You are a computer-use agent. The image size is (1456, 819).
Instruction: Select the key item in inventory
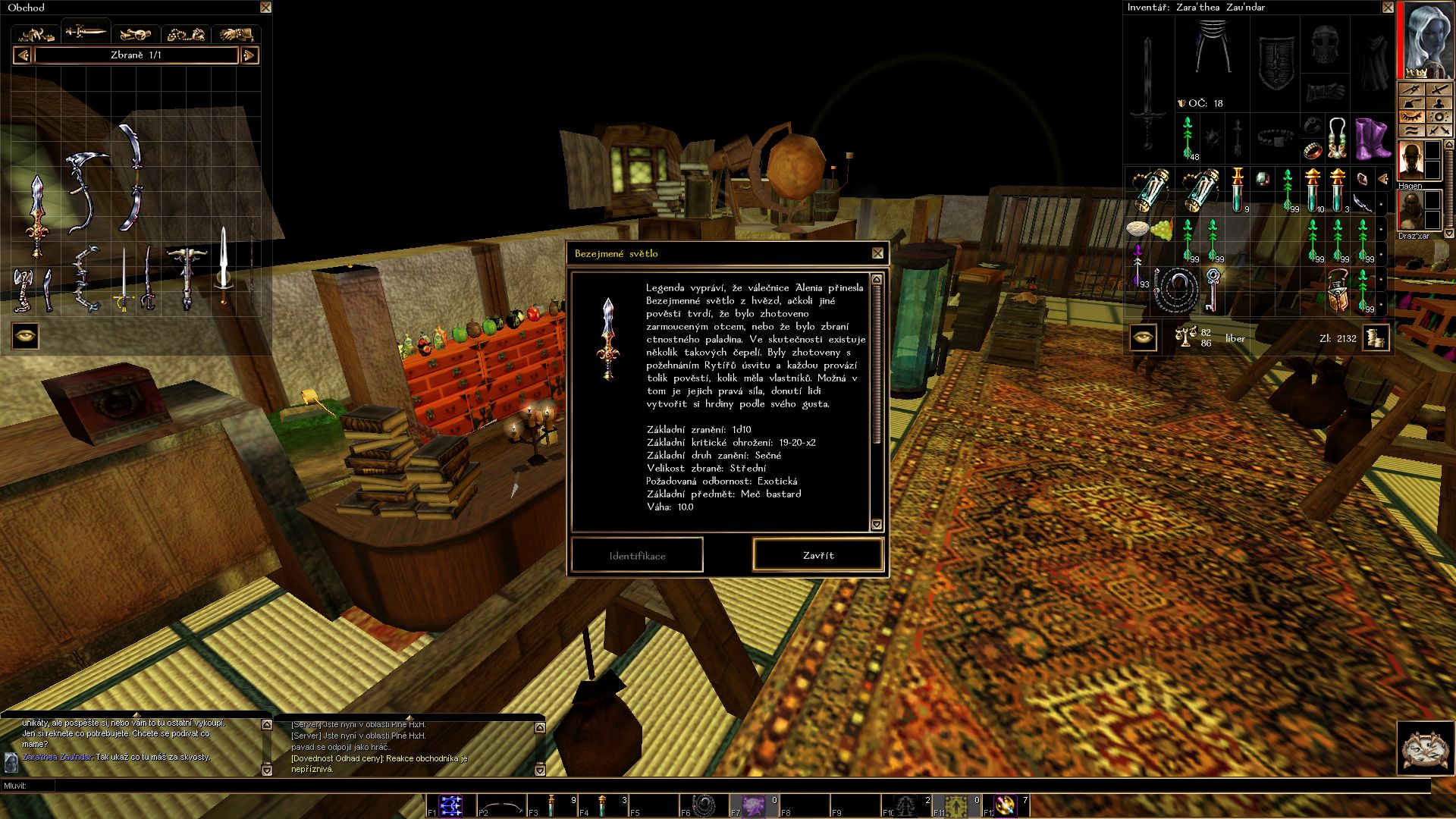coord(1213,288)
